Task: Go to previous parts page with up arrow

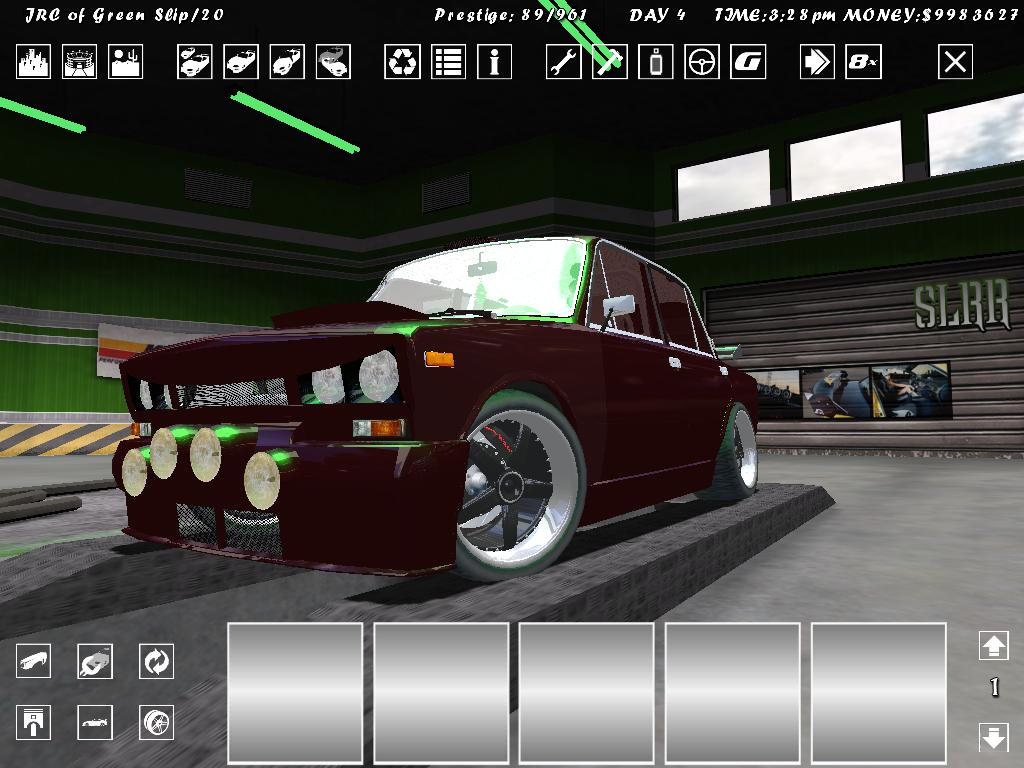Action: [993, 646]
